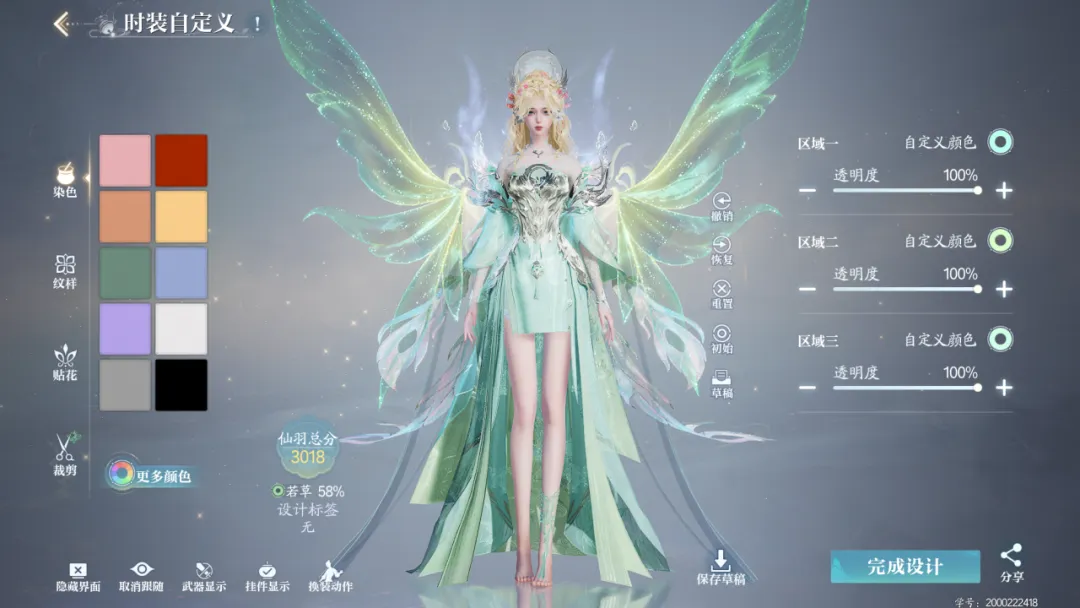
Task: Click the 恢复 redo button
Action: coord(721,249)
